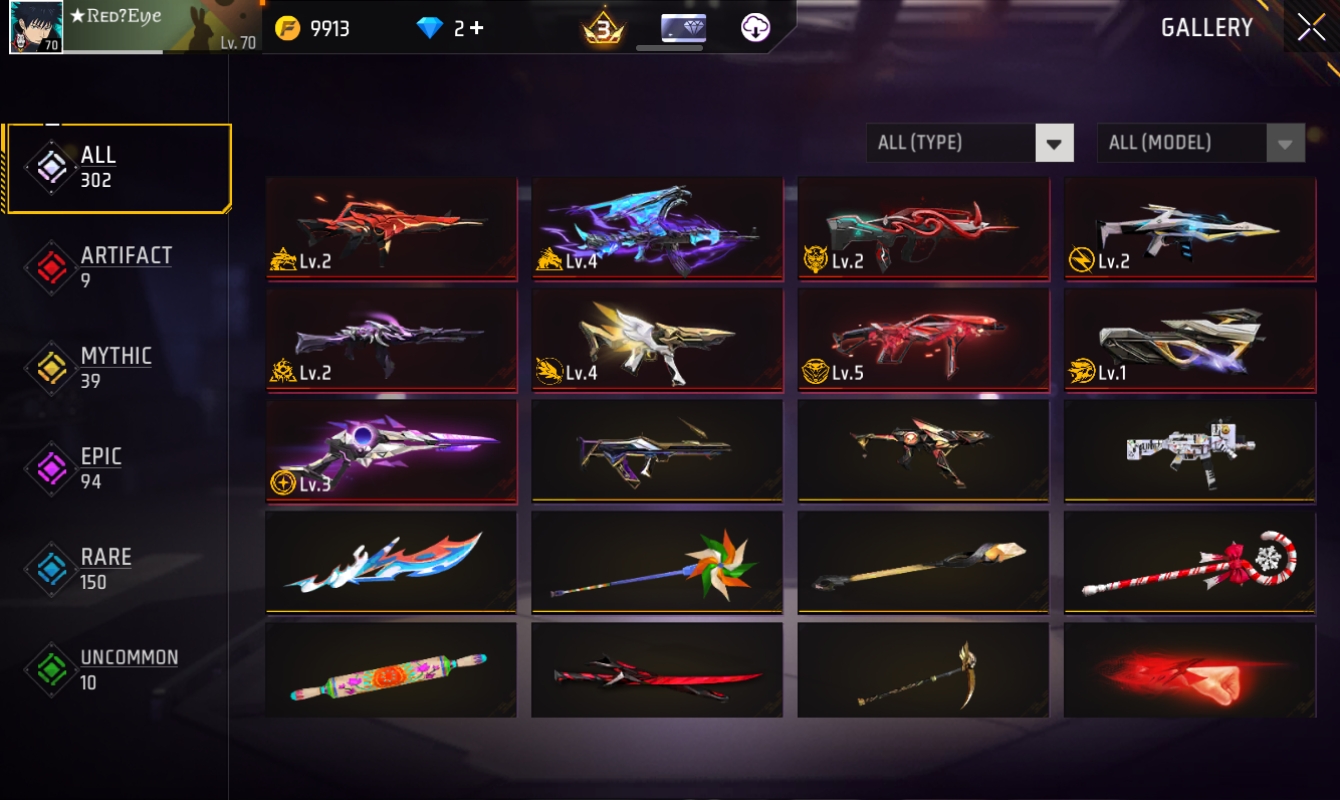Open the Lv. 70 profile avatar
Image resolution: width=1340 pixels, height=800 pixels.
coord(35,27)
